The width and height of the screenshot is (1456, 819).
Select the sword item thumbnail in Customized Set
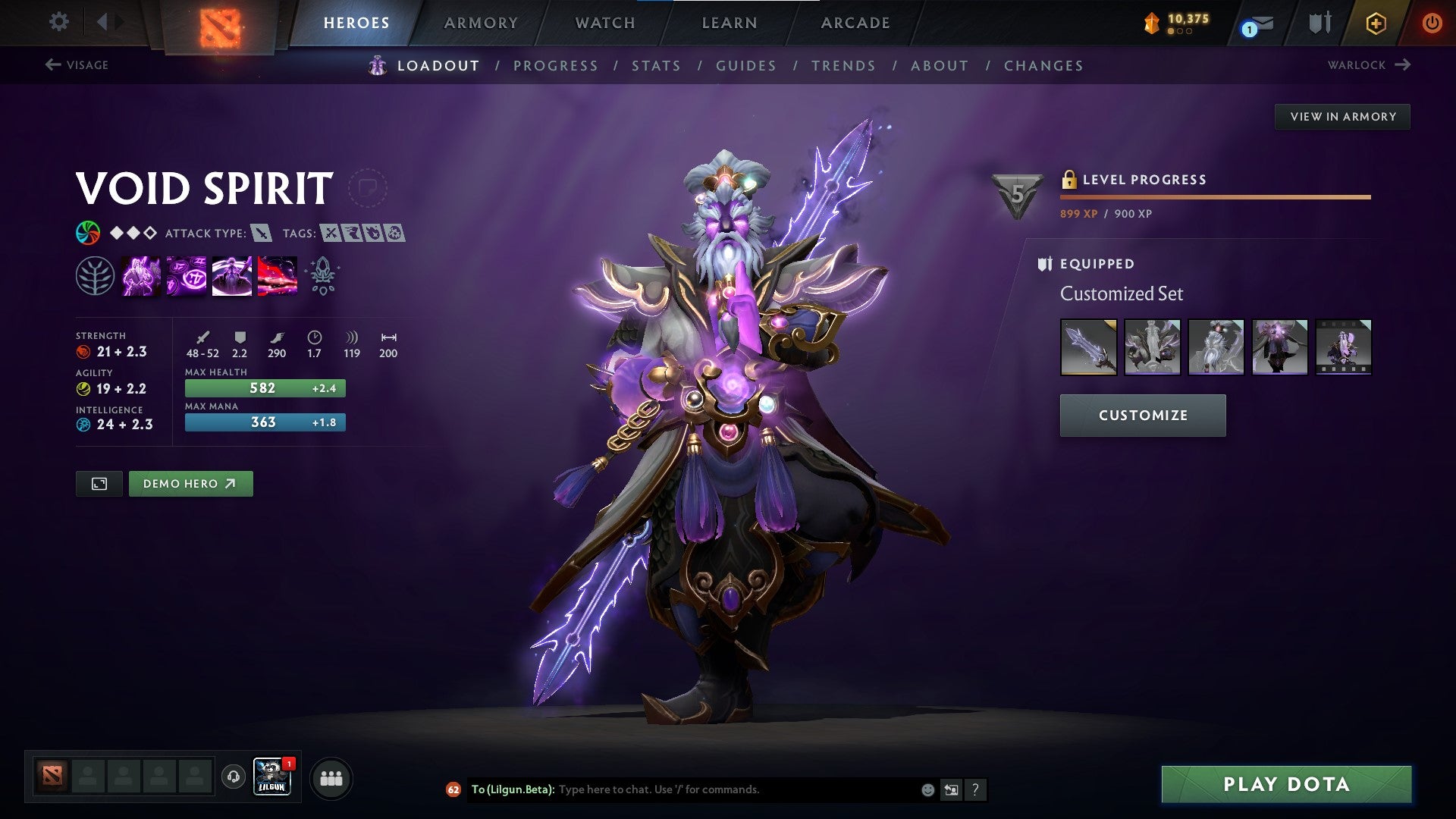(x=1087, y=347)
